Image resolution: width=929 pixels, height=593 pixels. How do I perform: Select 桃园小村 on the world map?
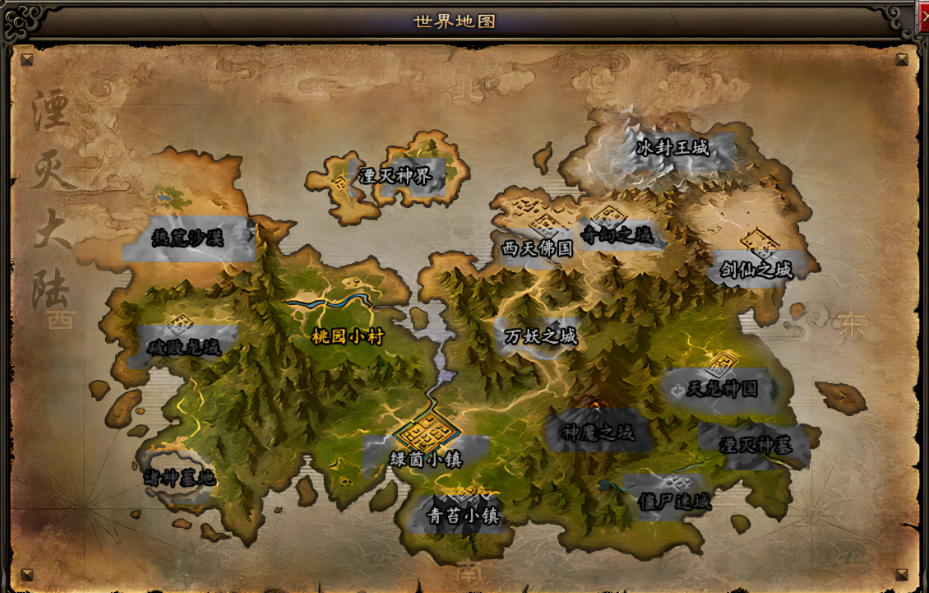coord(348,337)
